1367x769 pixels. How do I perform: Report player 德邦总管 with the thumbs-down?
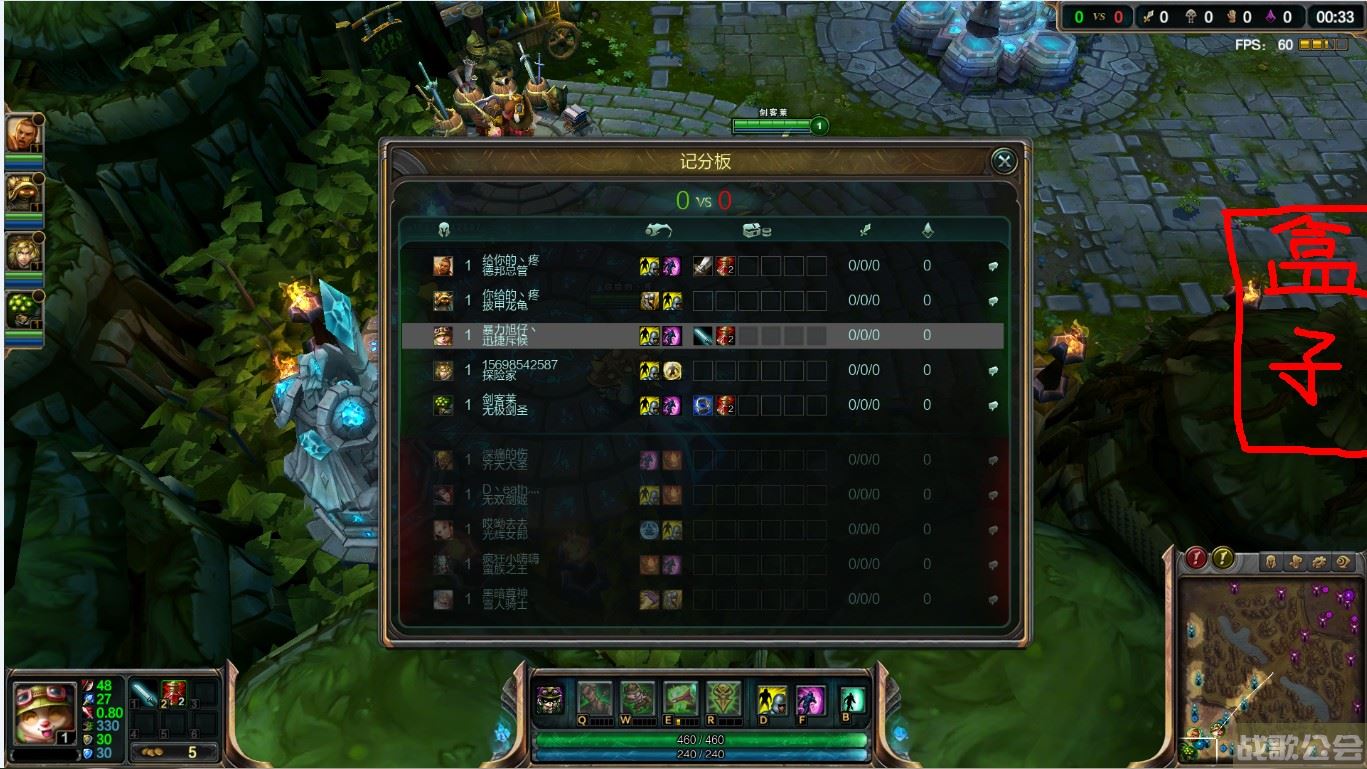click(x=991, y=265)
